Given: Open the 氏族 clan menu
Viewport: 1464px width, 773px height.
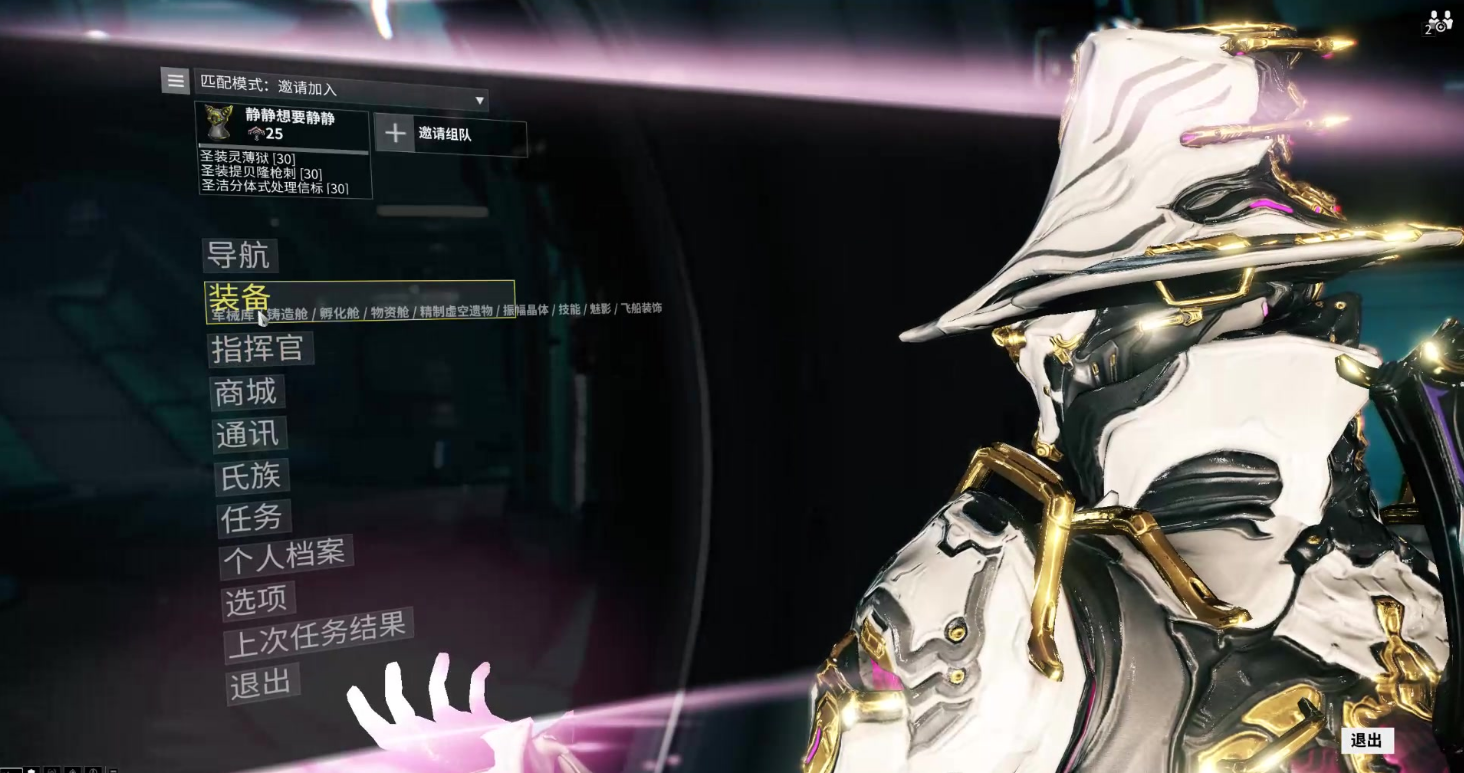Looking at the screenshot, I should (251, 477).
